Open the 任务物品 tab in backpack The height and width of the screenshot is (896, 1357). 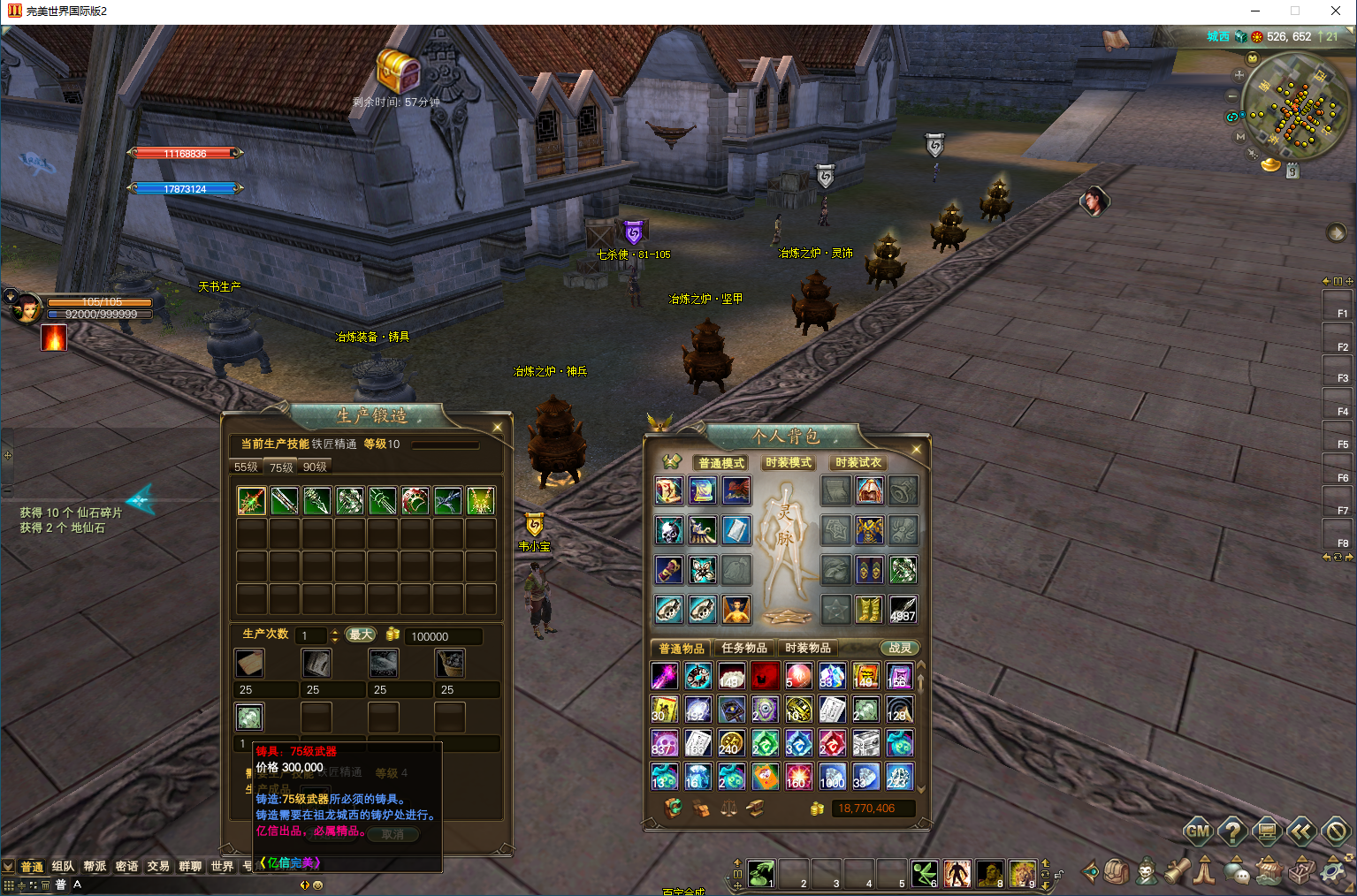[744, 648]
